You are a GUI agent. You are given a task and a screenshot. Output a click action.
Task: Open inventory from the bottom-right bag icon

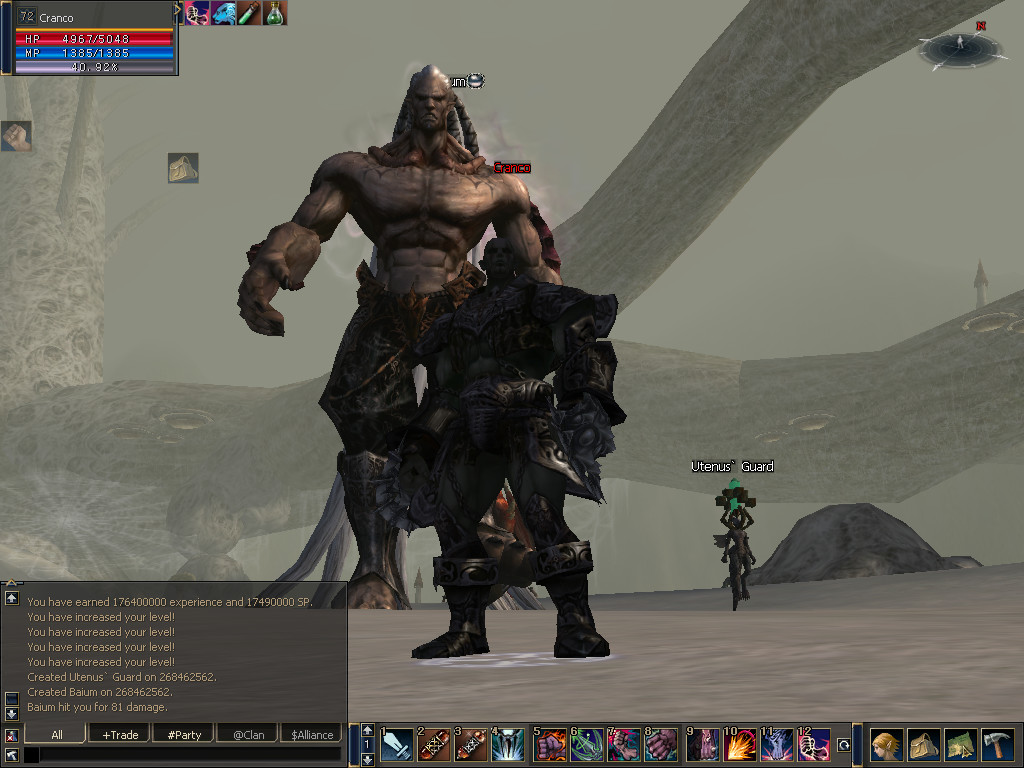click(x=923, y=745)
